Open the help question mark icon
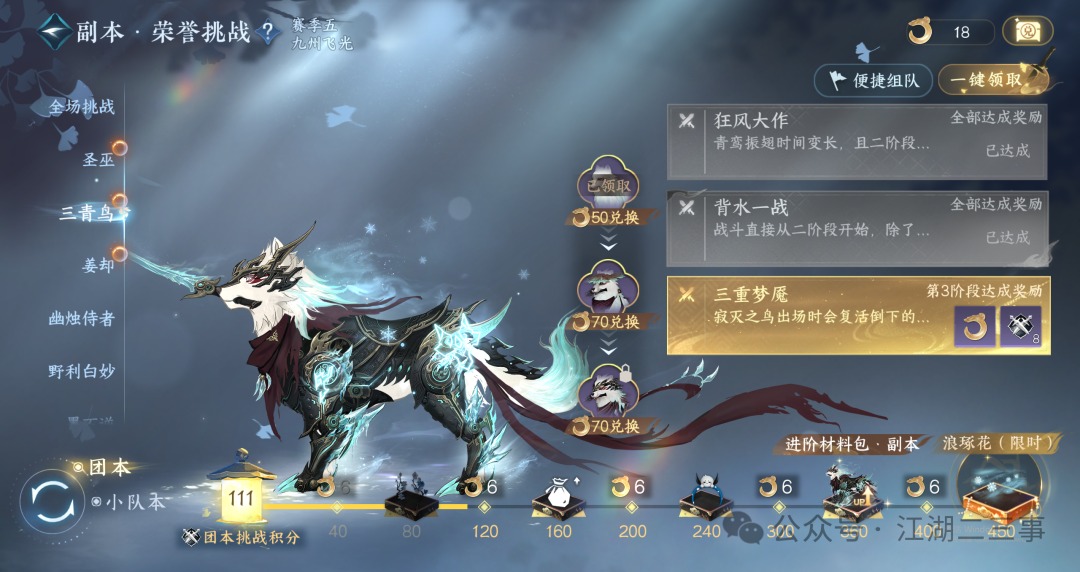The width and height of the screenshot is (1080, 572). [267, 31]
